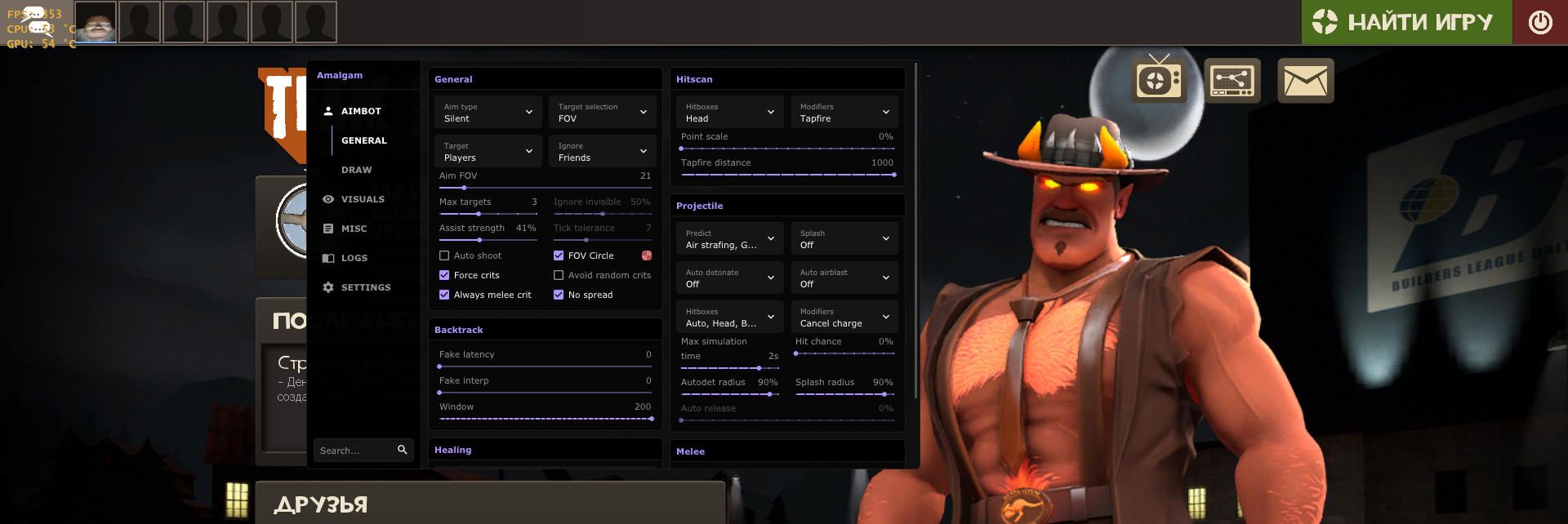Image resolution: width=1568 pixels, height=524 pixels.
Task: Open the Auto detonate dropdown
Action: click(x=729, y=278)
